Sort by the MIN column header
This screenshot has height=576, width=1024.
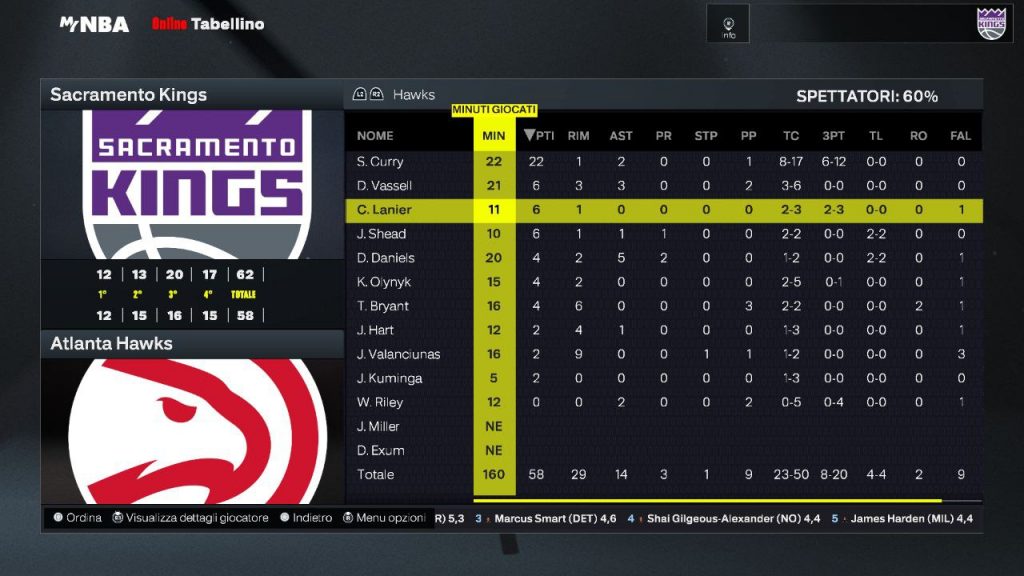point(493,136)
